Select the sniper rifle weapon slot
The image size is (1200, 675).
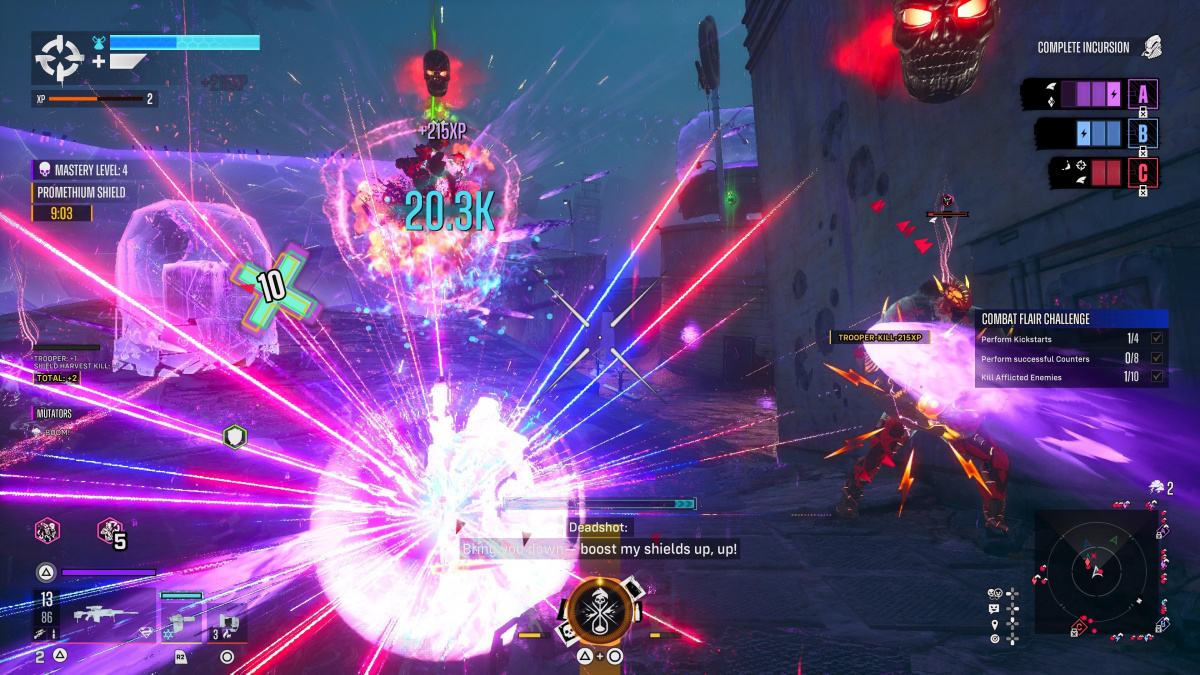click(107, 613)
